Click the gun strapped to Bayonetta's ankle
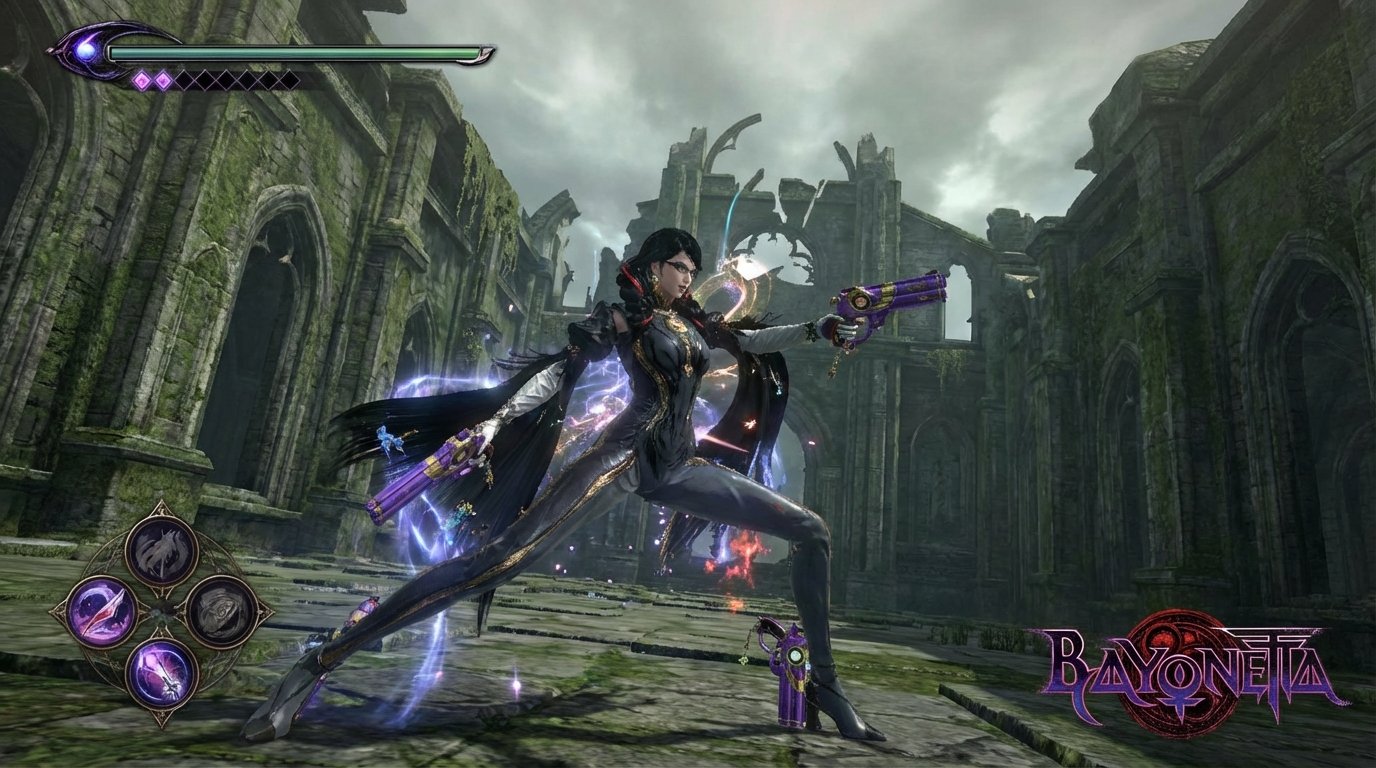This screenshot has width=1376, height=768. [793, 662]
